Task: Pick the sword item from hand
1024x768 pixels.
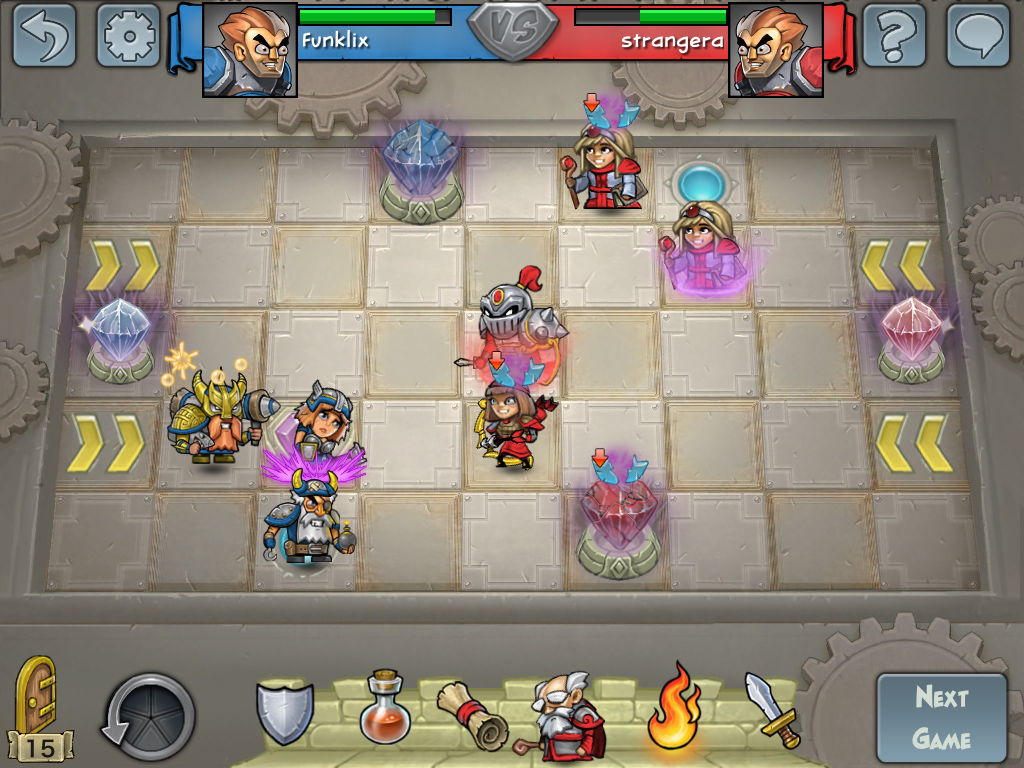Action: click(773, 709)
